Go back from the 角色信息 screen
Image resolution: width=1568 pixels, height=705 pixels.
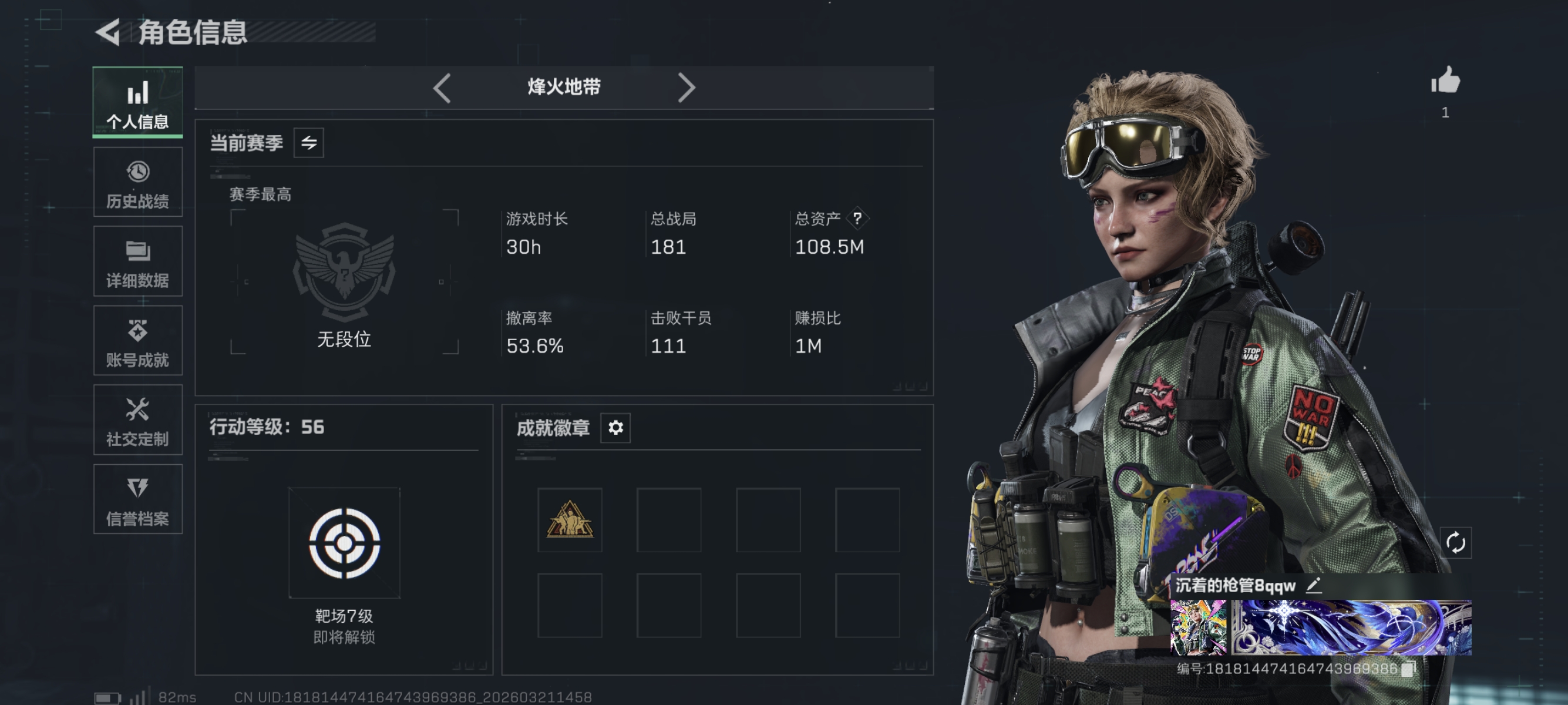point(109,32)
